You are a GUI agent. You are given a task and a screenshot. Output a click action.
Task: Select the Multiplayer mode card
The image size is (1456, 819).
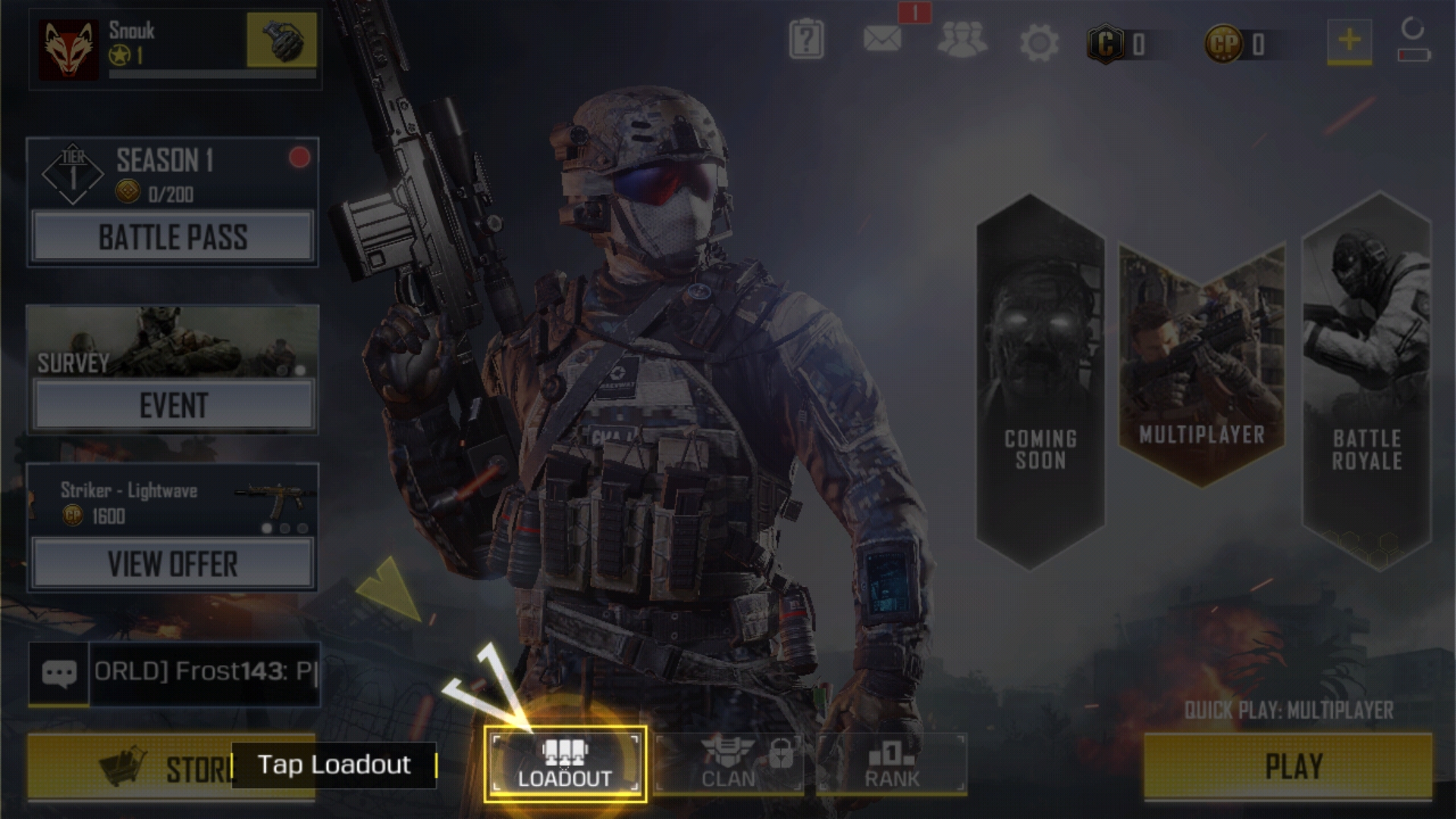click(1201, 364)
